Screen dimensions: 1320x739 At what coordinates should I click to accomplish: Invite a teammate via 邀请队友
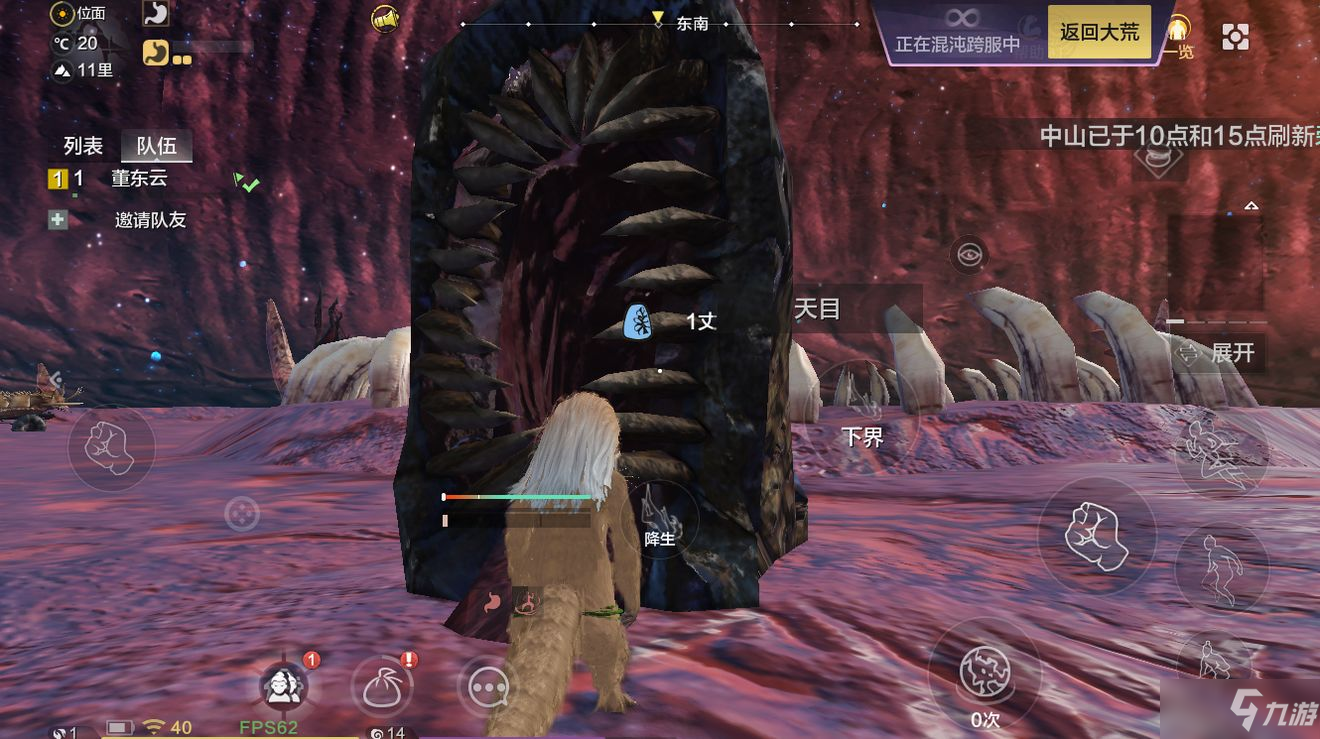click(x=149, y=220)
